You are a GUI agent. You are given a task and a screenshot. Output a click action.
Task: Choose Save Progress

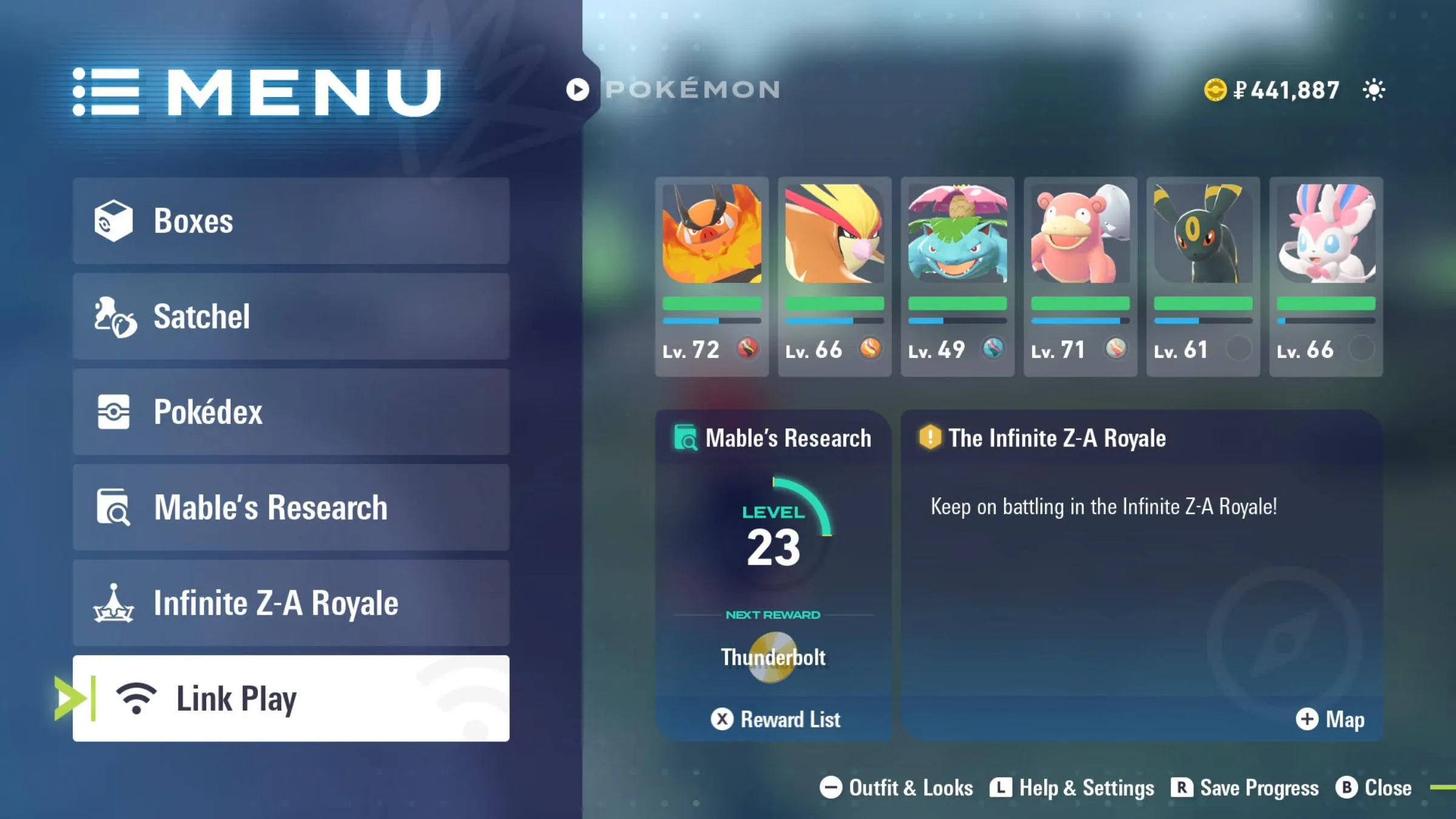click(x=1245, y=788)
